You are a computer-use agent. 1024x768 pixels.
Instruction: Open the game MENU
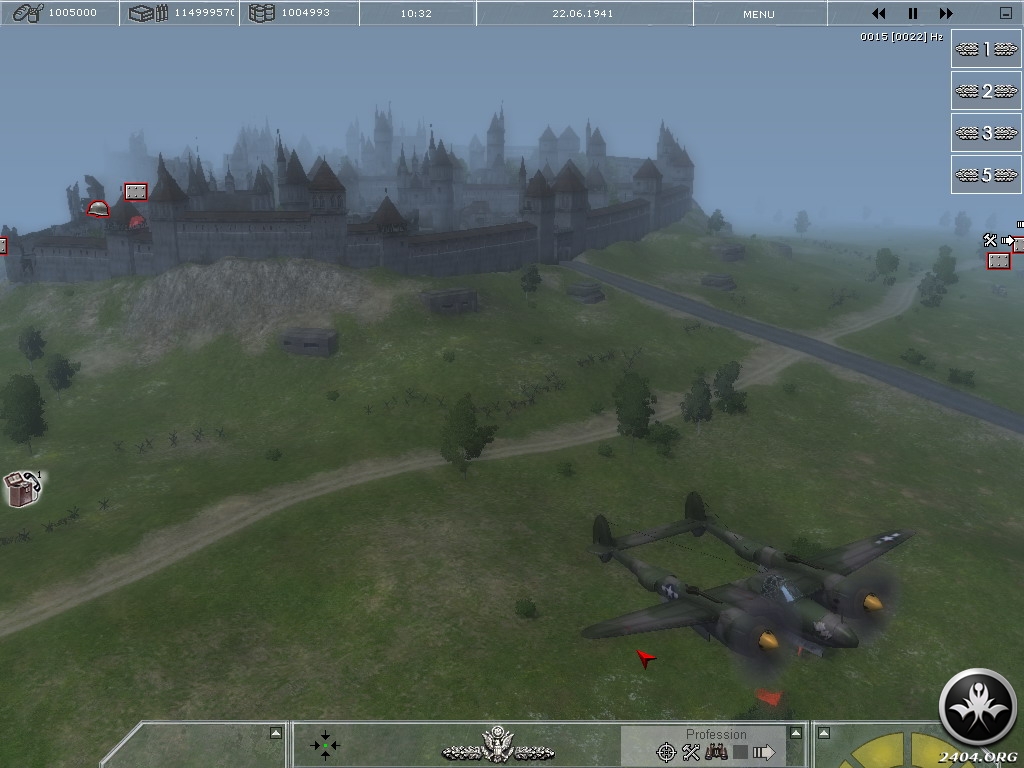tap(758, 14)
